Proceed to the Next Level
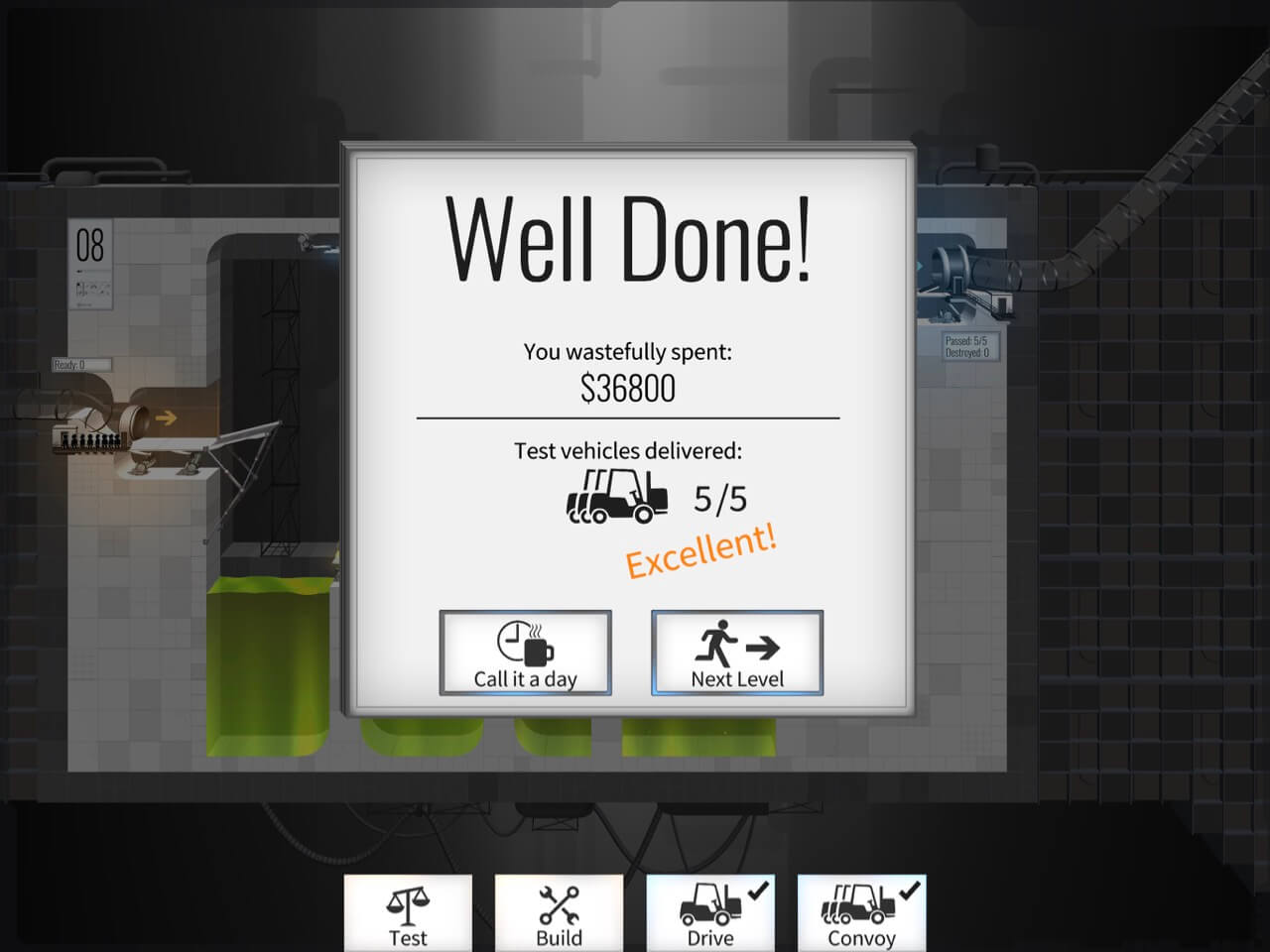 click(x=737, y=653)
